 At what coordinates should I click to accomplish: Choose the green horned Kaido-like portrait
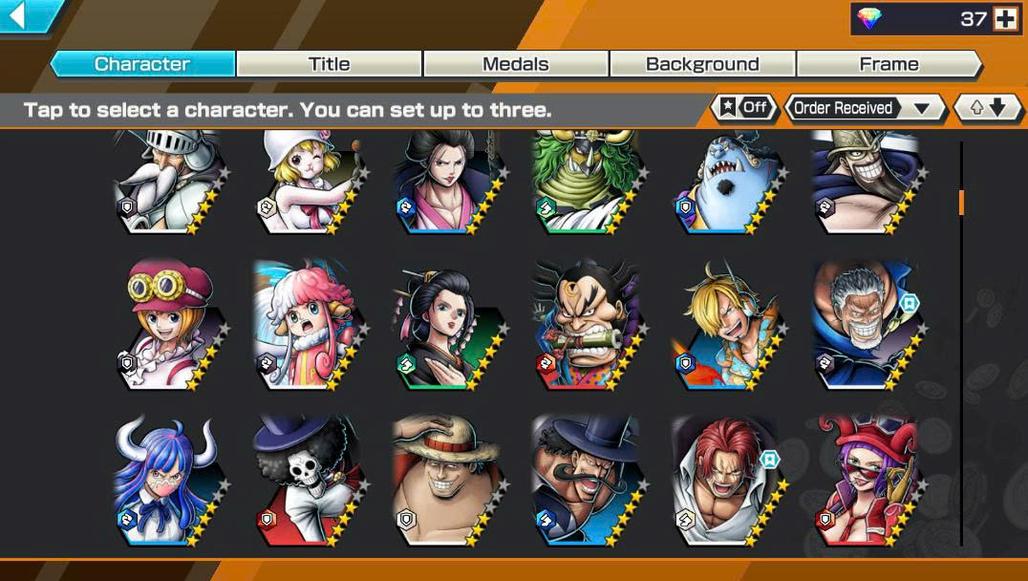(586, 182)
